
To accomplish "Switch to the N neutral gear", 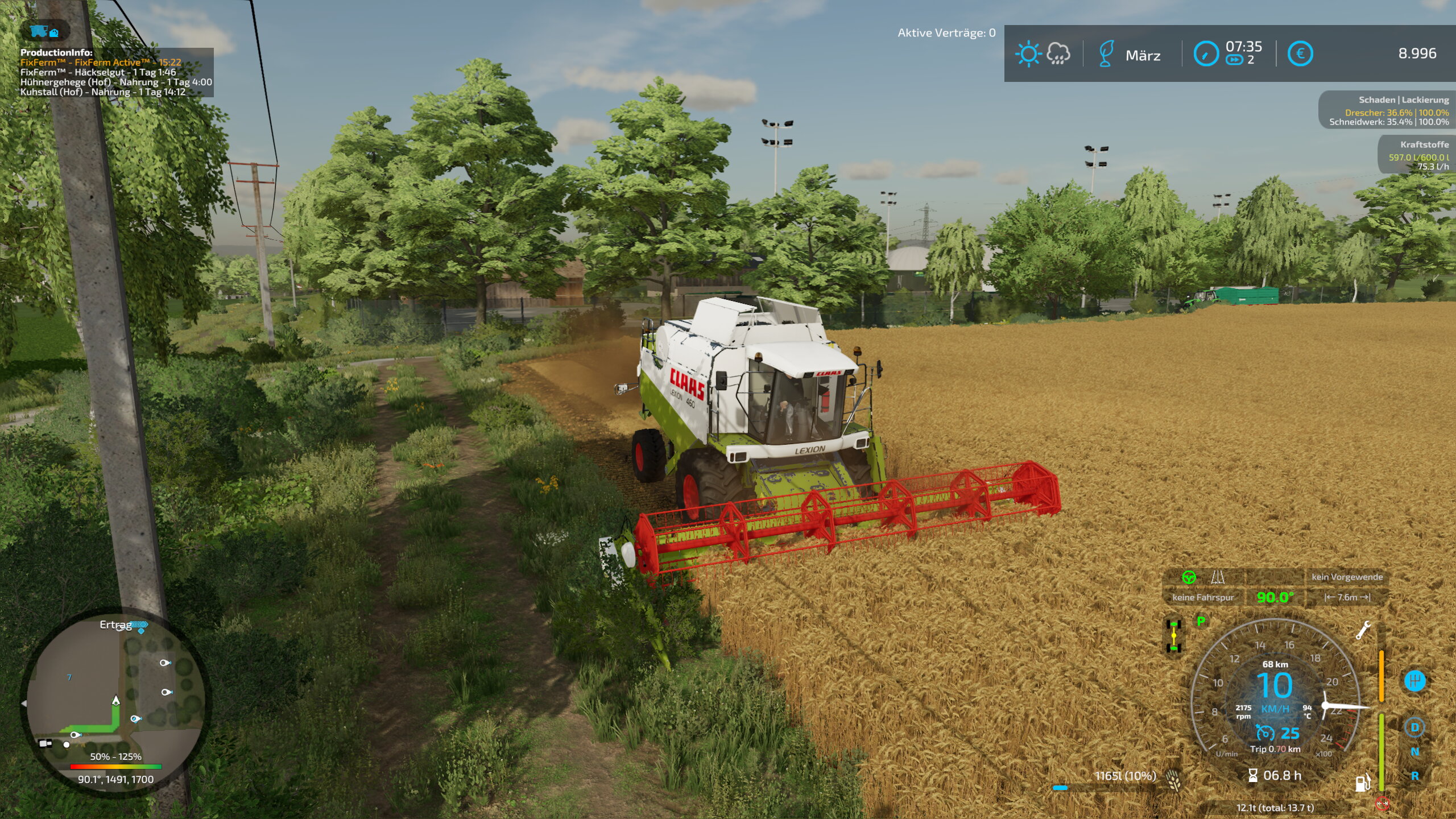I will [x=1414, y=751].
